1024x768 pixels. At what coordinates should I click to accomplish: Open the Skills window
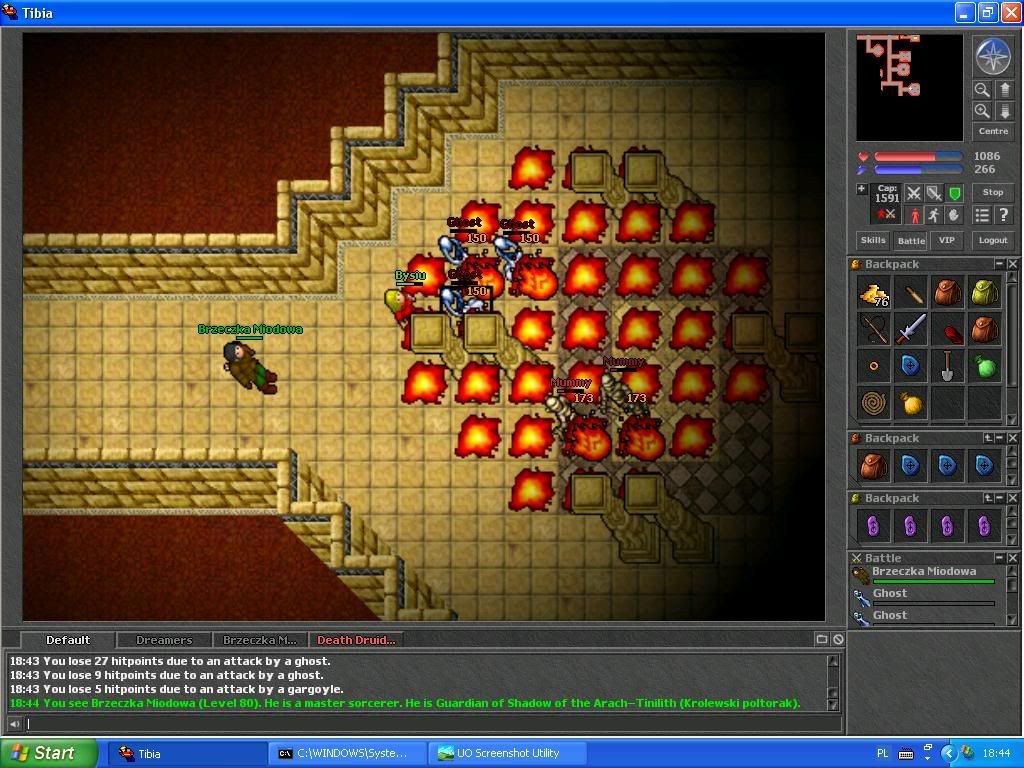tap(873, 240)
